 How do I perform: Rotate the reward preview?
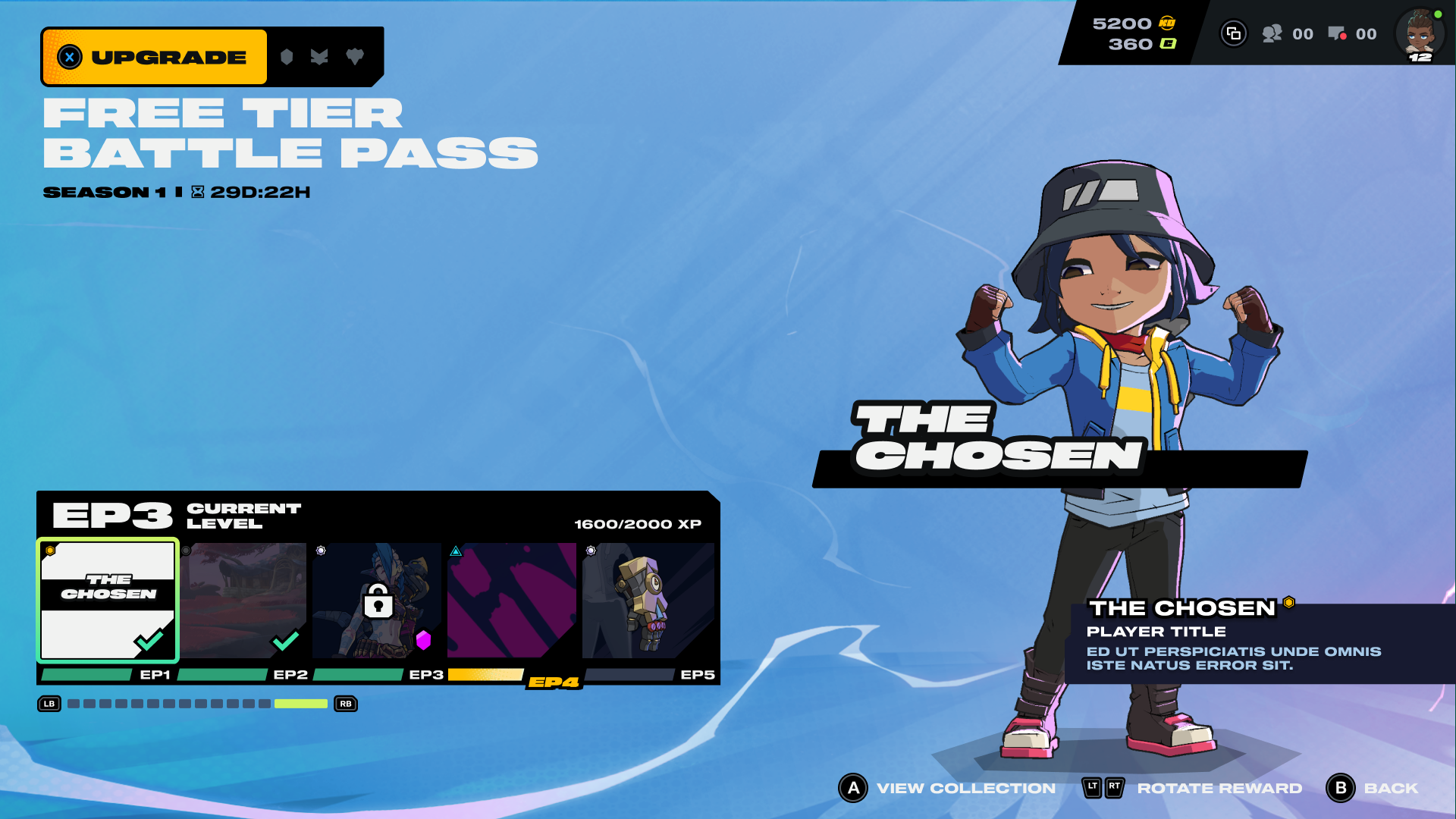tap(1192, 788)
